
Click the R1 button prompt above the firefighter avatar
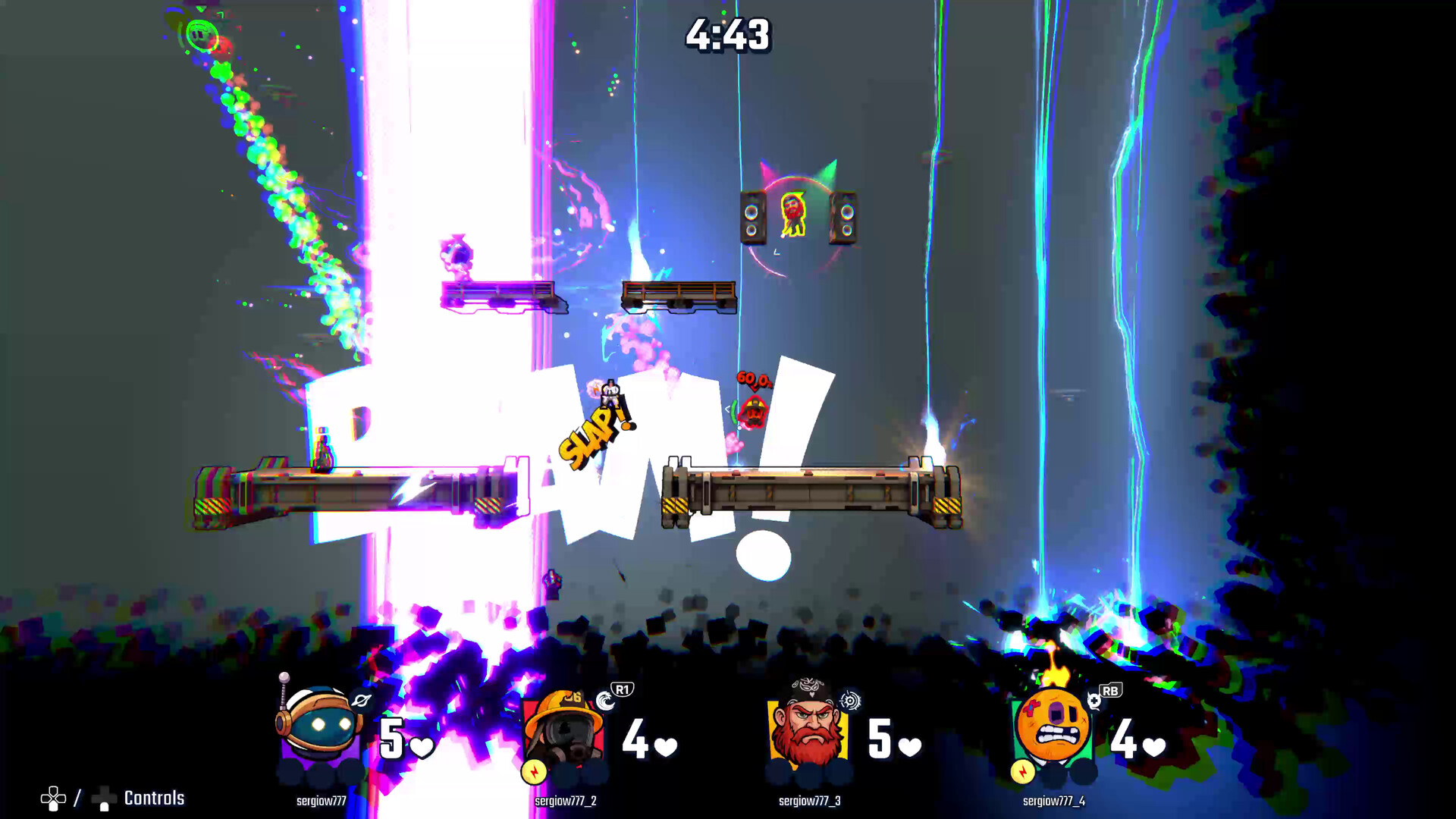point(623,689)
